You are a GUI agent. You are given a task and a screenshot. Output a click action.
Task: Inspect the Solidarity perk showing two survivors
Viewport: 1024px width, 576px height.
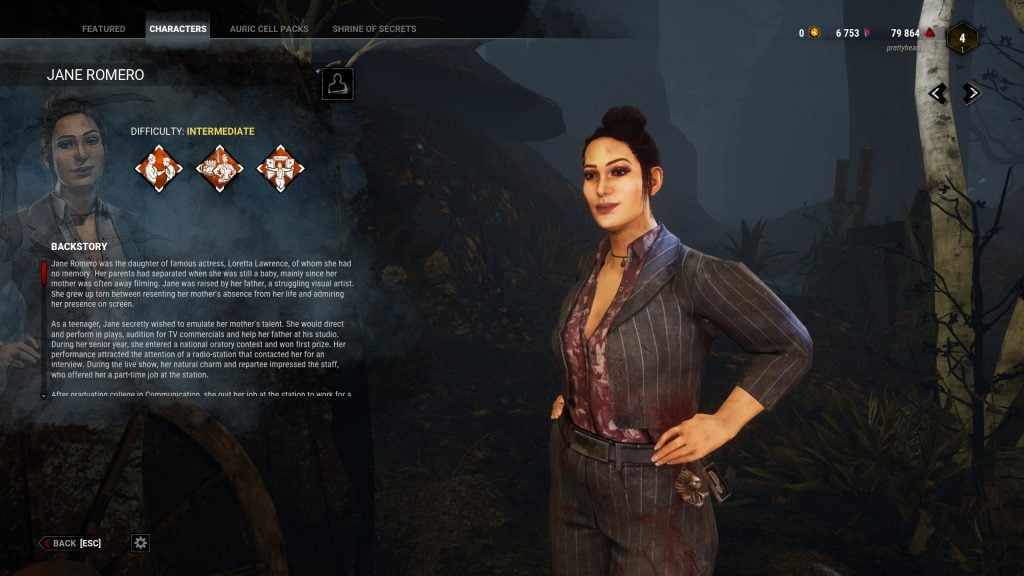click(x=159, y=168)
